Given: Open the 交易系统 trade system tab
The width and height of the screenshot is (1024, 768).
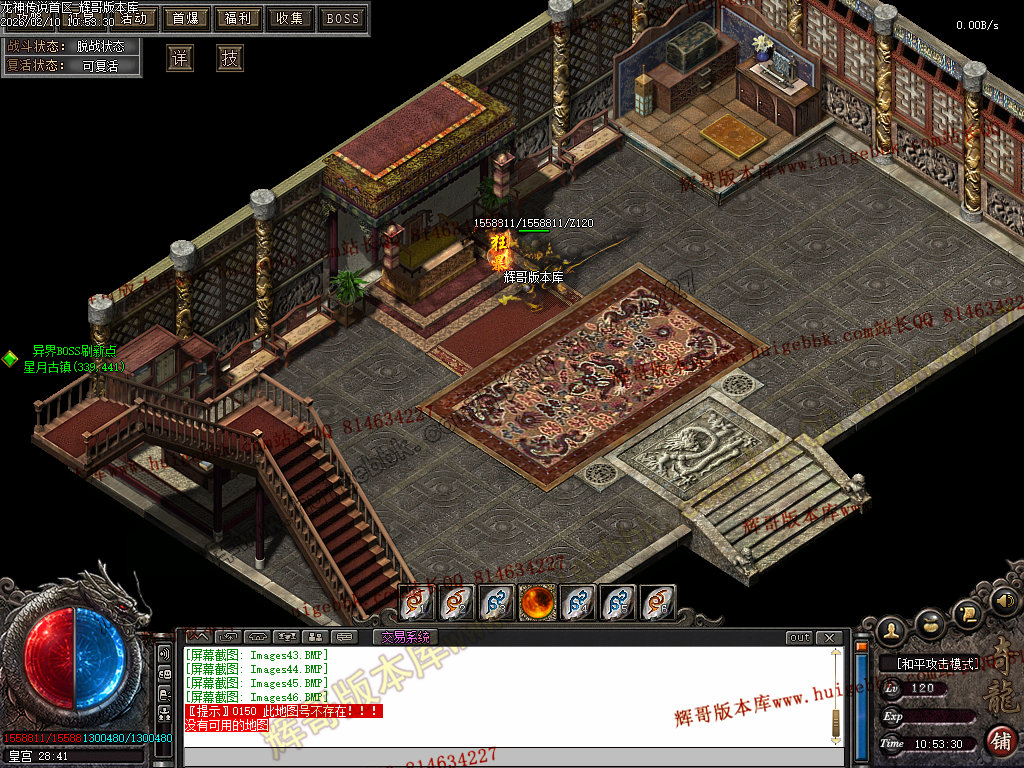Looking at the screenshot, I should pyautogui.click(x=406, y=637).
